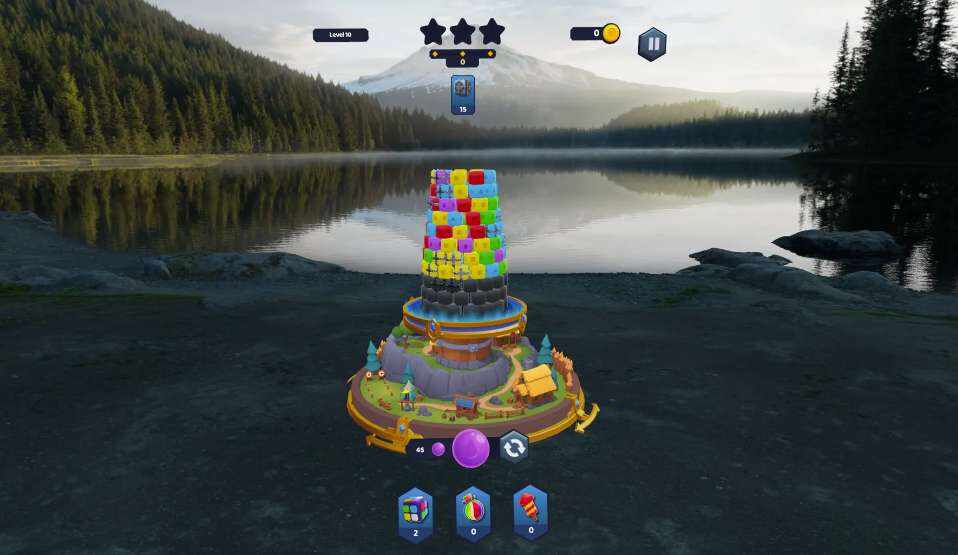
Task: Activate the striped beach ball booster
Action: 472,510
